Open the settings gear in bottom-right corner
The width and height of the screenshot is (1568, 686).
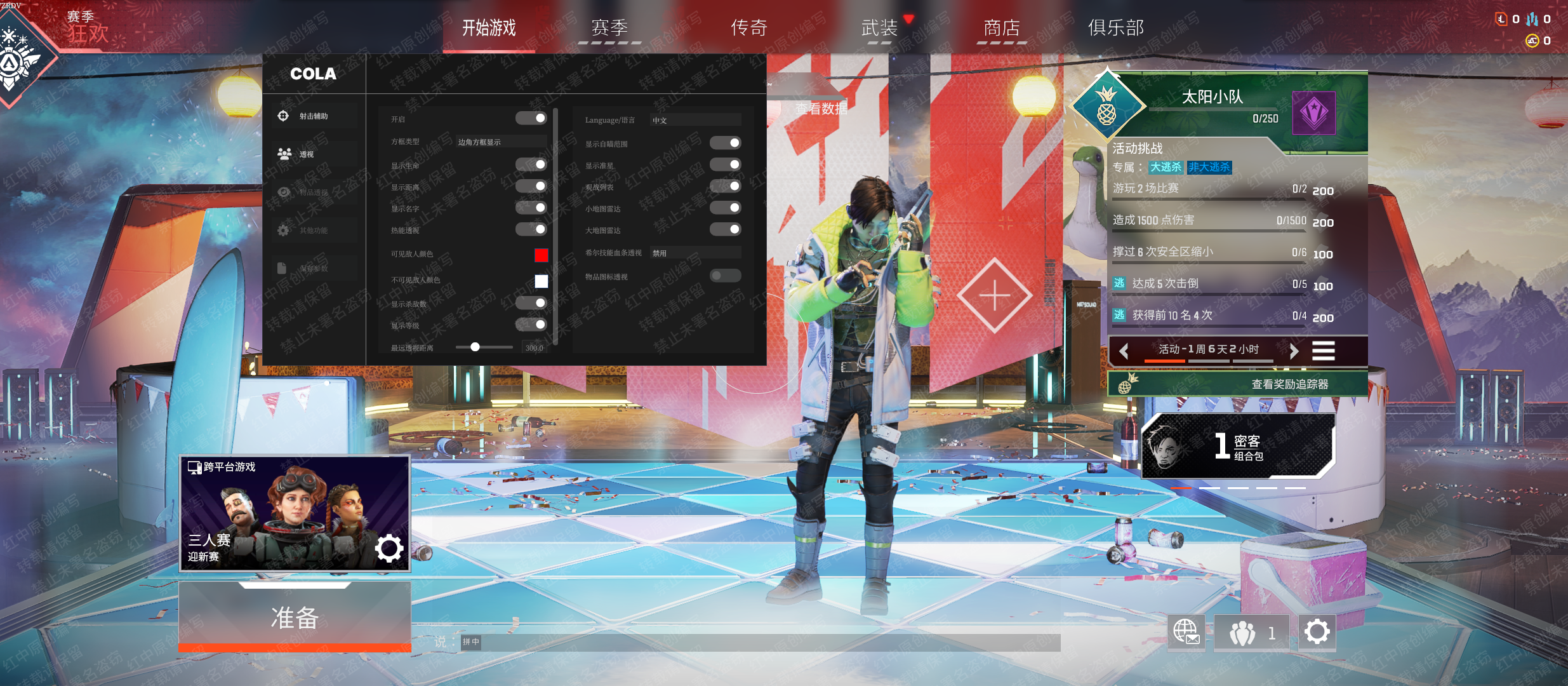click(x=1317, y=632)
